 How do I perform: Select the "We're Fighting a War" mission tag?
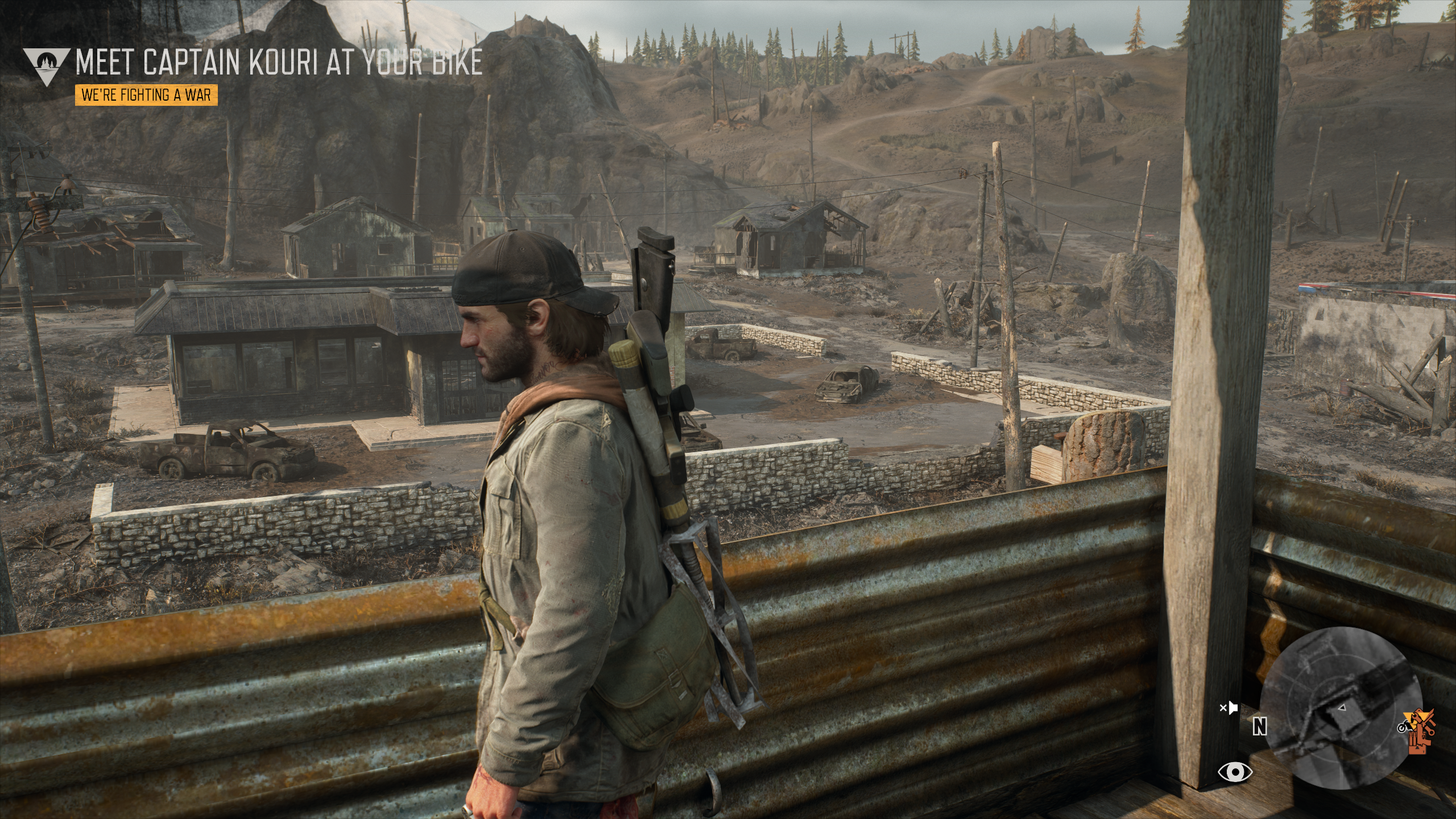point(146,95)
